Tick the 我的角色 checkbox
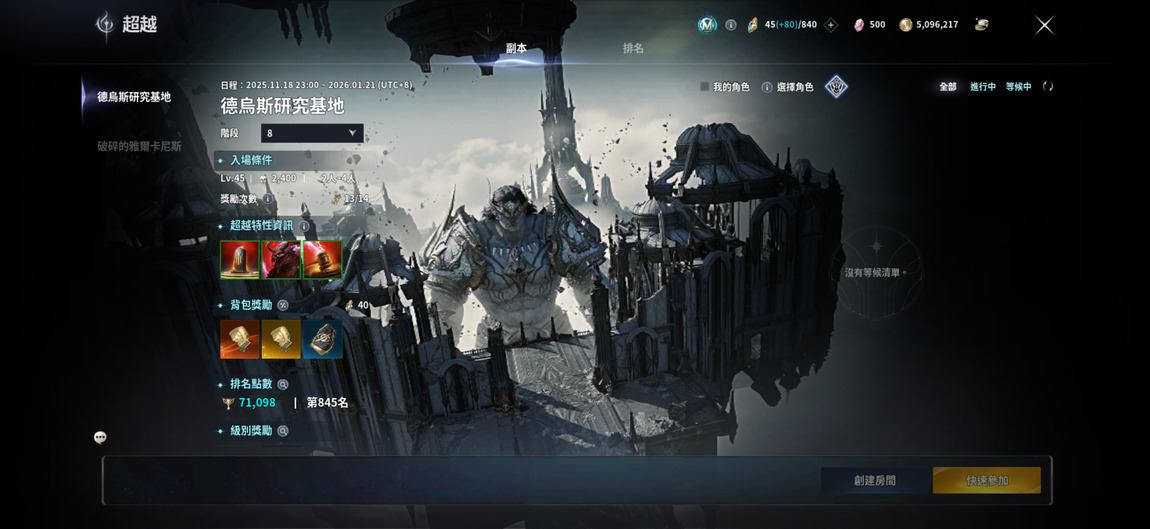1150x529 pixels. (705, 87)
